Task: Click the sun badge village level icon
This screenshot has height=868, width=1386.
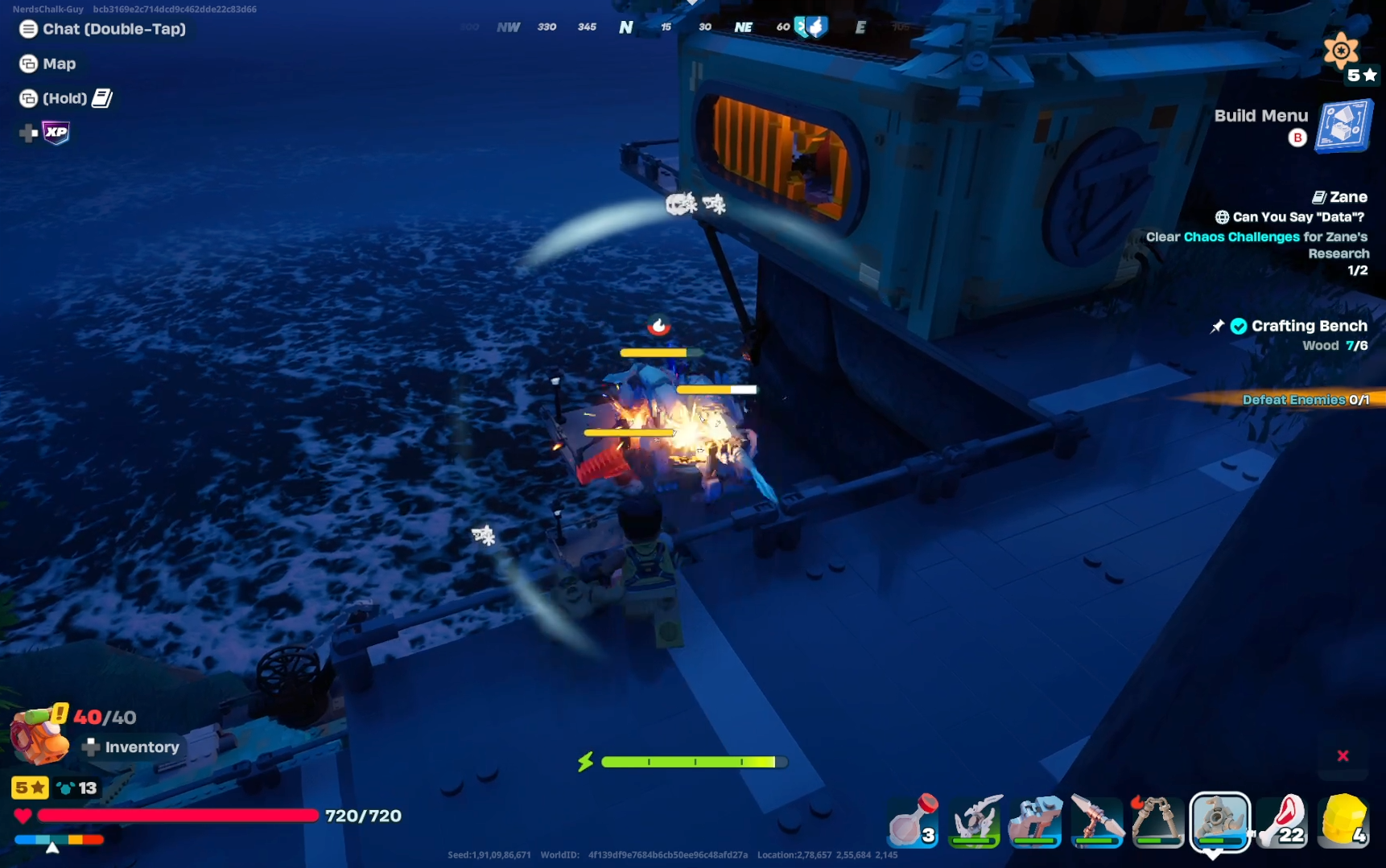Action: [1341, 51]
